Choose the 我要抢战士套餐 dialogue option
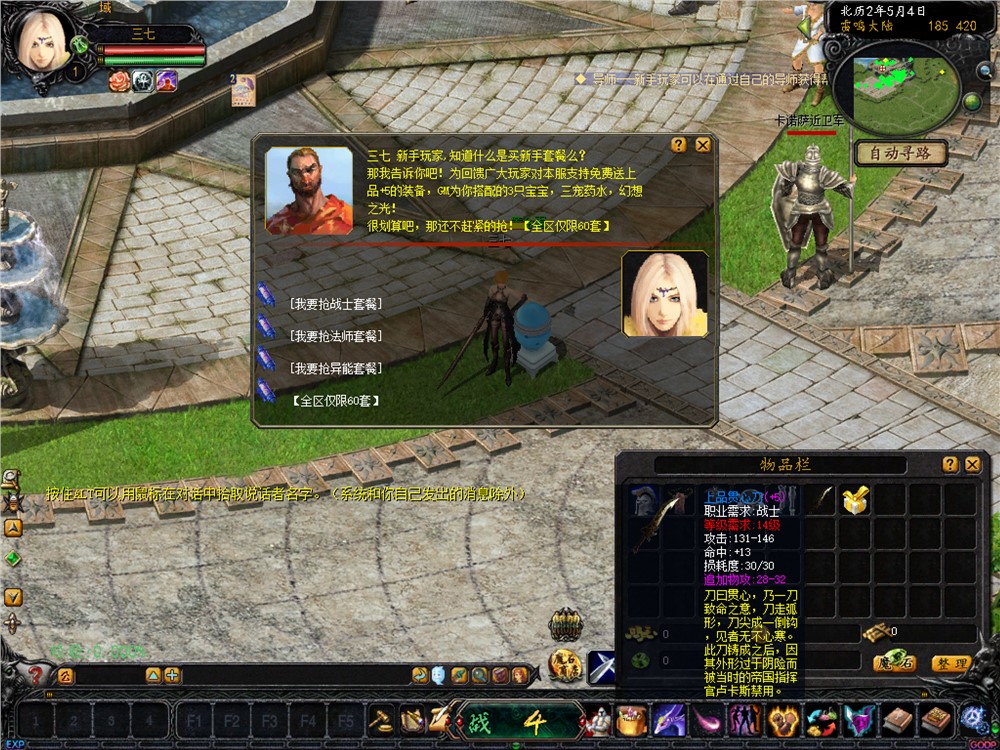 point(336,304)
